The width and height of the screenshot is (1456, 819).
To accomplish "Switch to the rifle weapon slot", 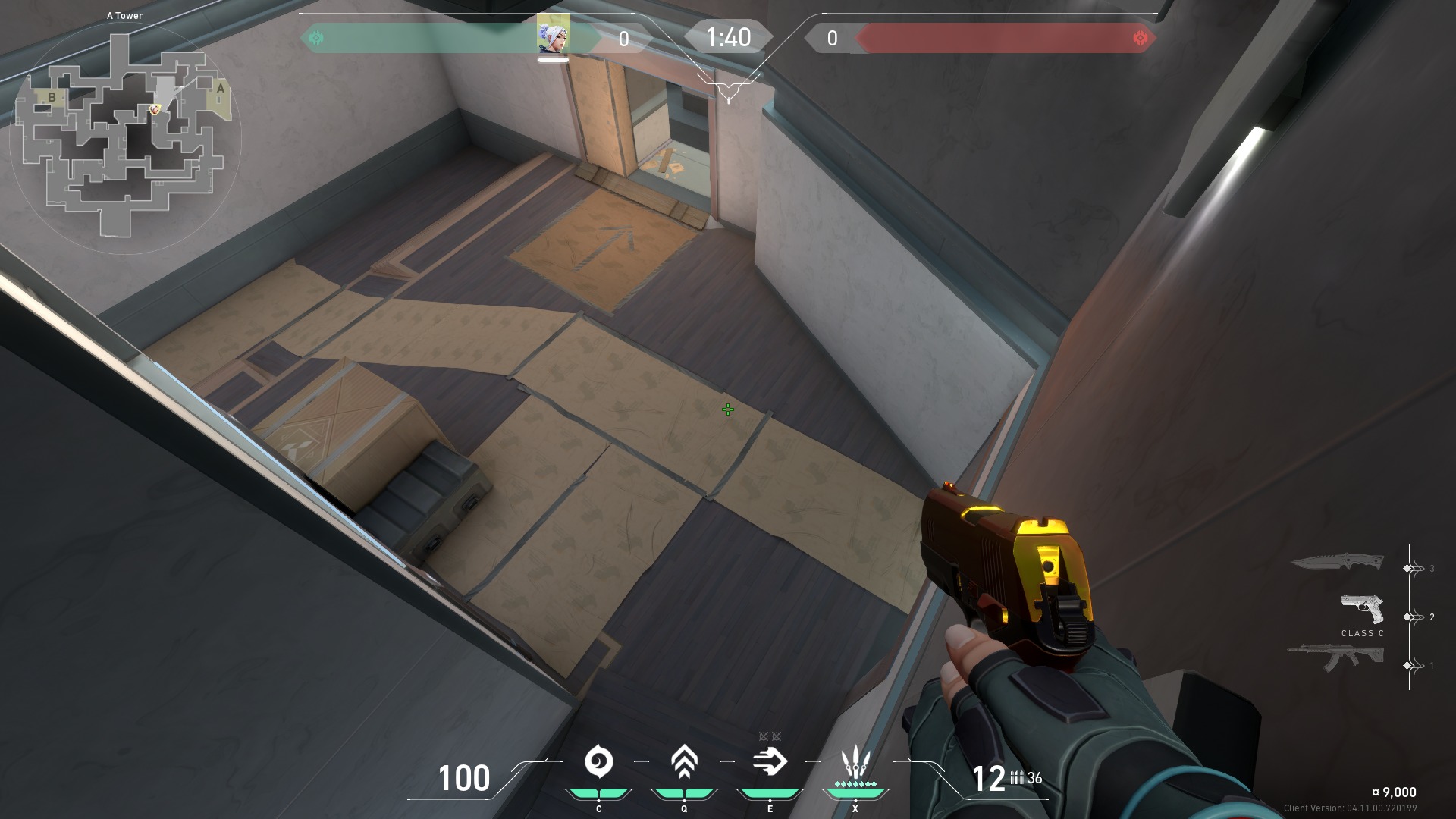I will pos(1335,657).
